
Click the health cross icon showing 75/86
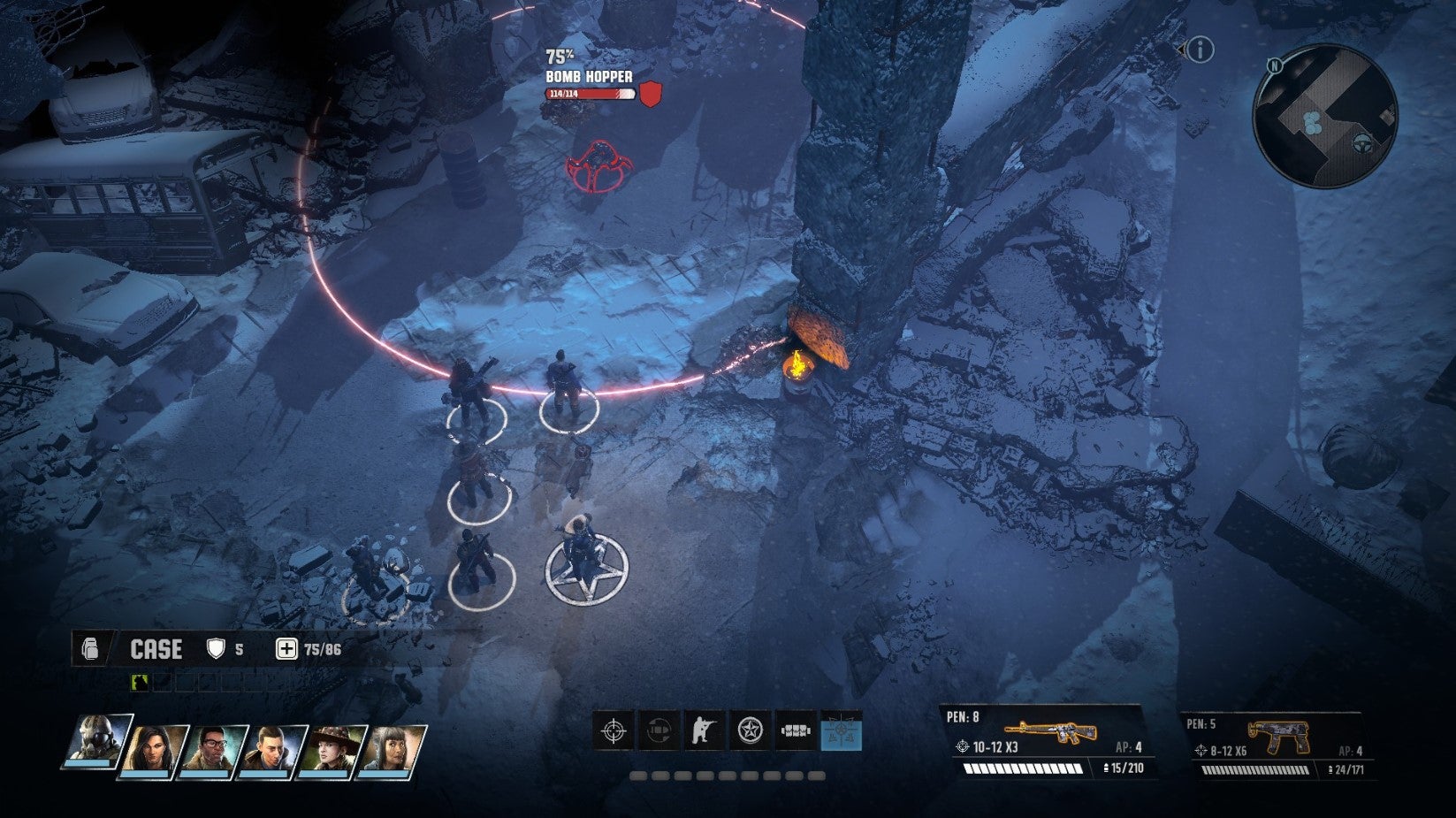point(285,648)
